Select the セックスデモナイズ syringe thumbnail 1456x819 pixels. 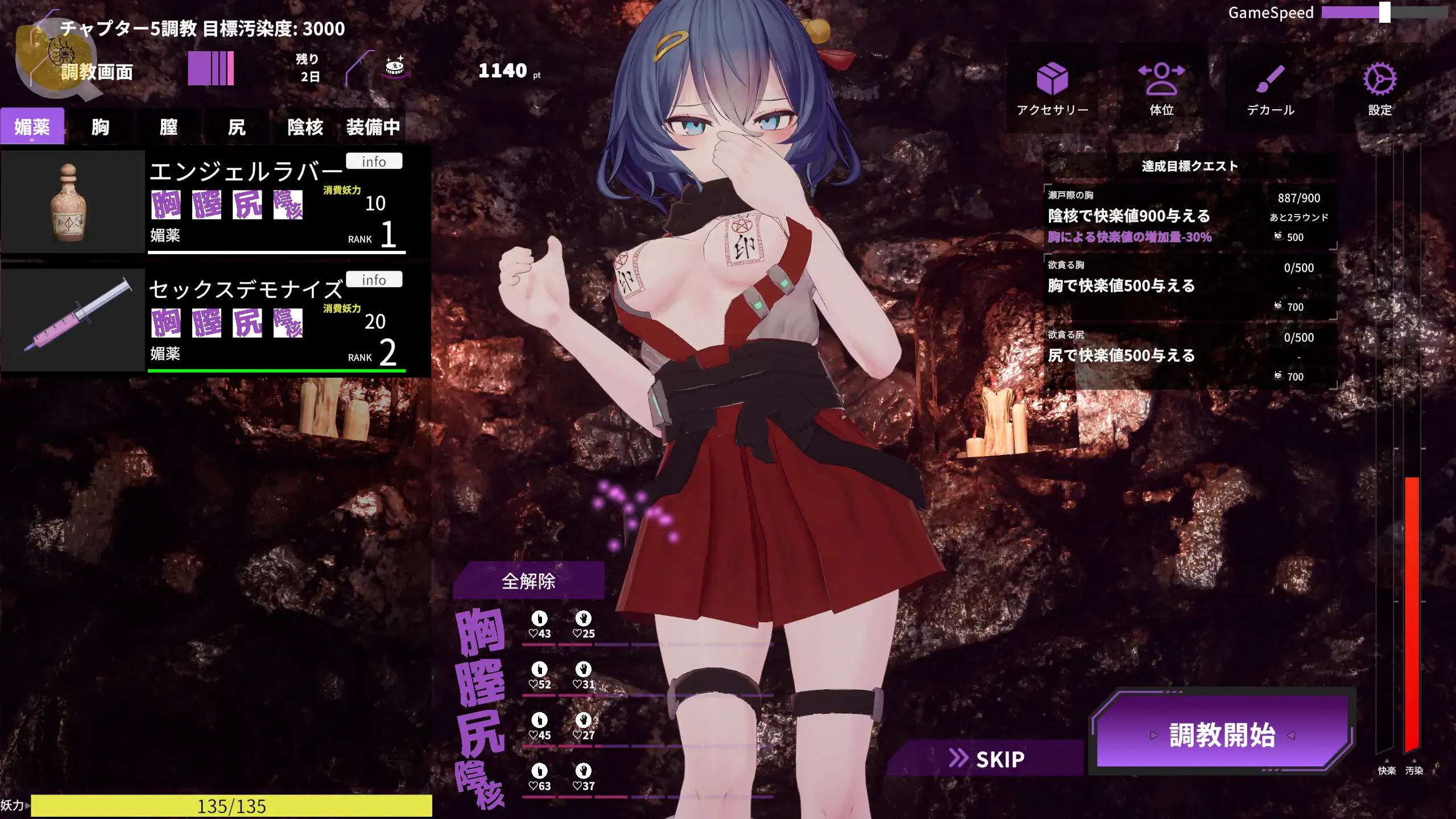(x=72, y=320)
